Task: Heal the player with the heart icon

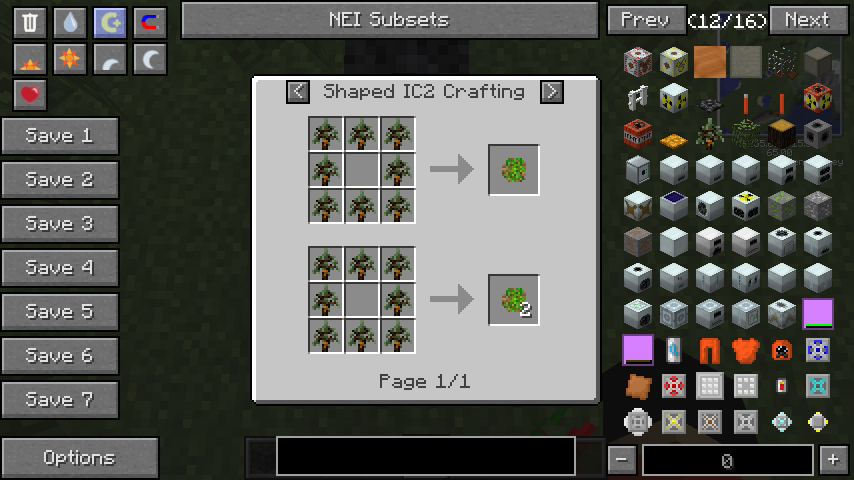Action: [x=30, y=96]
